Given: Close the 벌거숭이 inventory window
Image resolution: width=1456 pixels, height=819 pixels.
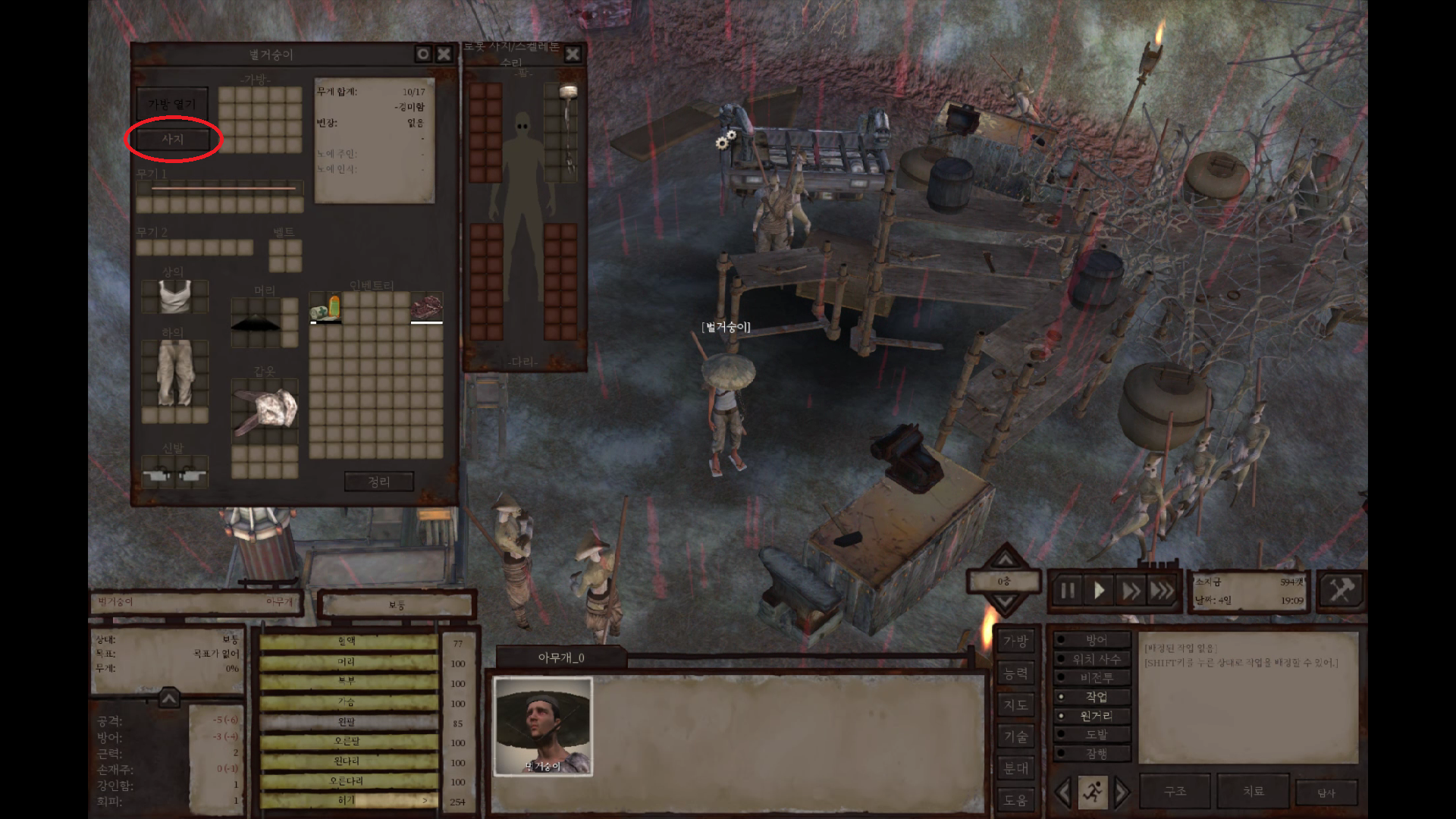Looking at the screenshot, I should 444,54.
